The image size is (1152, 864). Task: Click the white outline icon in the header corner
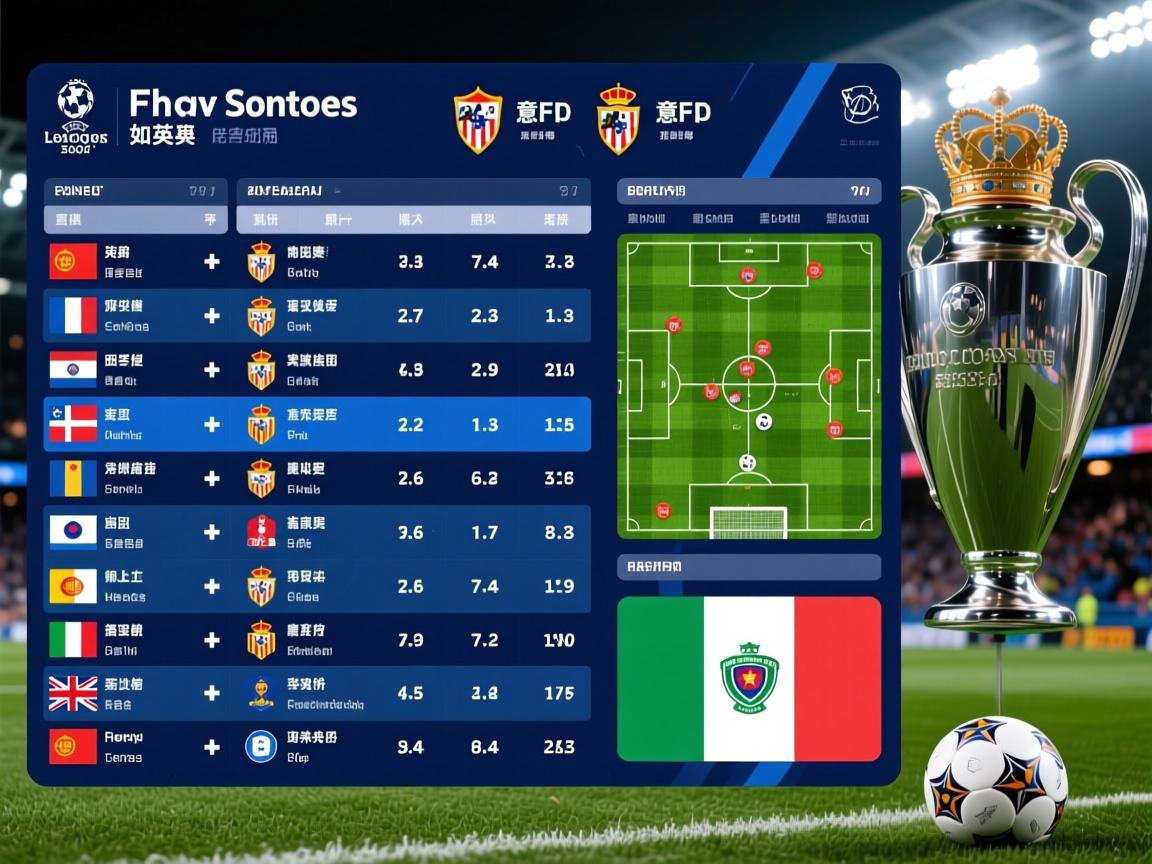tap(859, 104)
